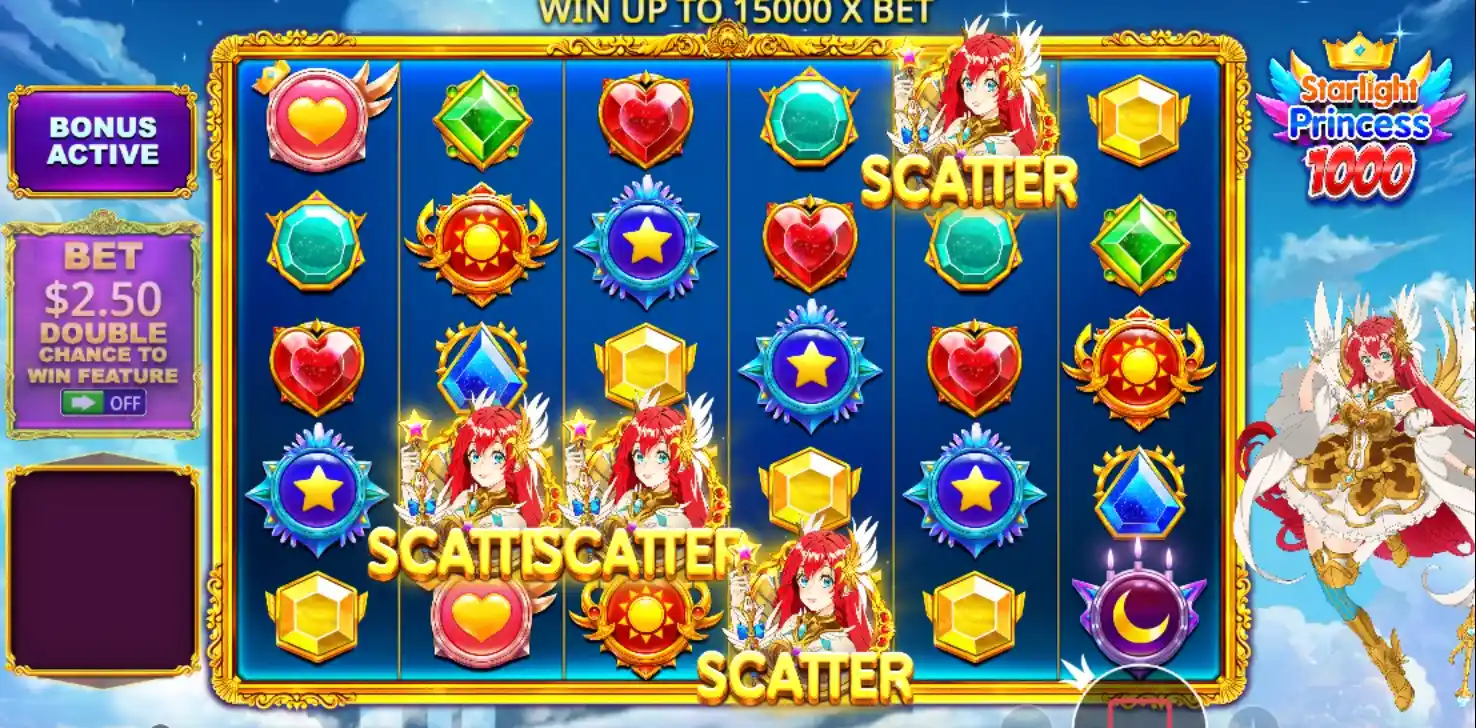This screenshot has width=1476, height=728.
Task: Click the Bonus Active button
Action: (101, 138)
